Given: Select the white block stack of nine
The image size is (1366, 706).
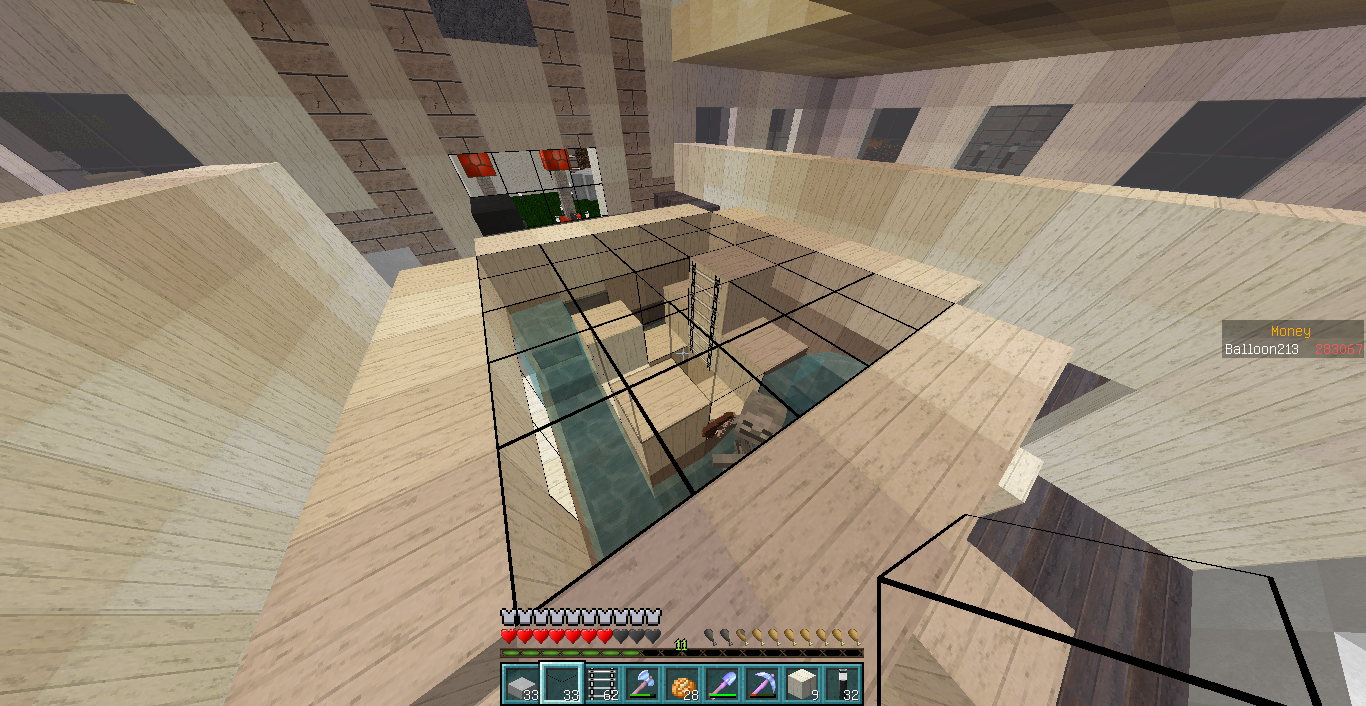Looking at the screenshot, I should coord(802,685).
